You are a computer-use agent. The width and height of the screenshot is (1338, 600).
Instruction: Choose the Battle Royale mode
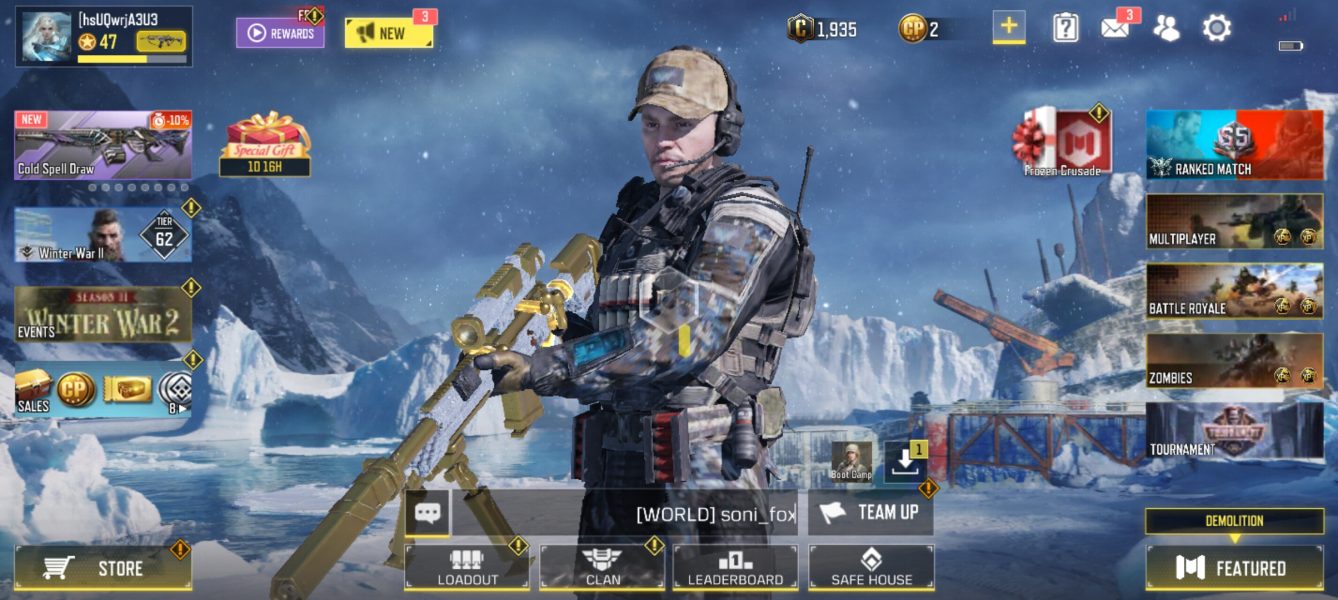point(1234,291)
